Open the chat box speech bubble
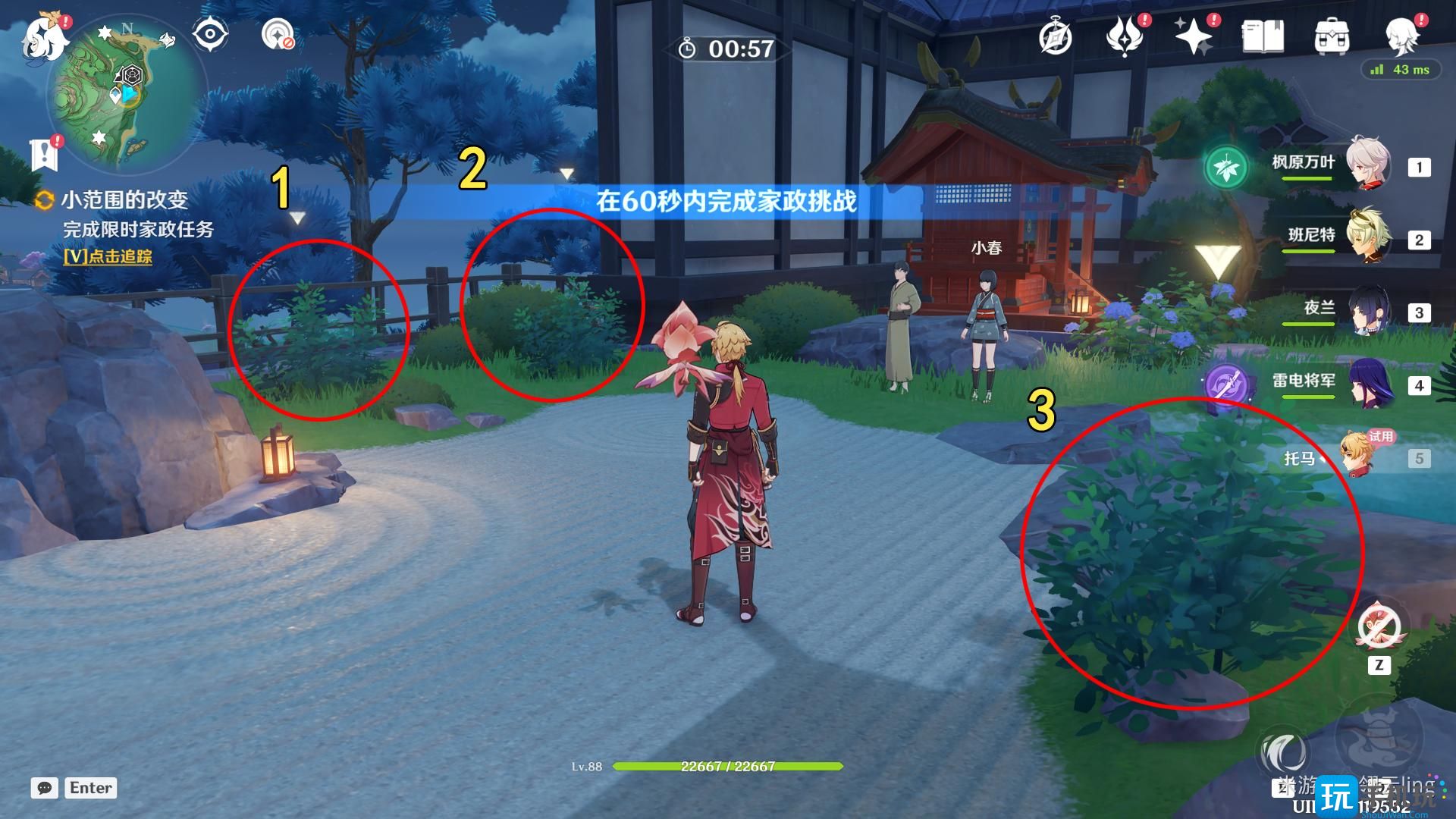1456x819 pixels. pyautogui.click(x=44, y=788)
